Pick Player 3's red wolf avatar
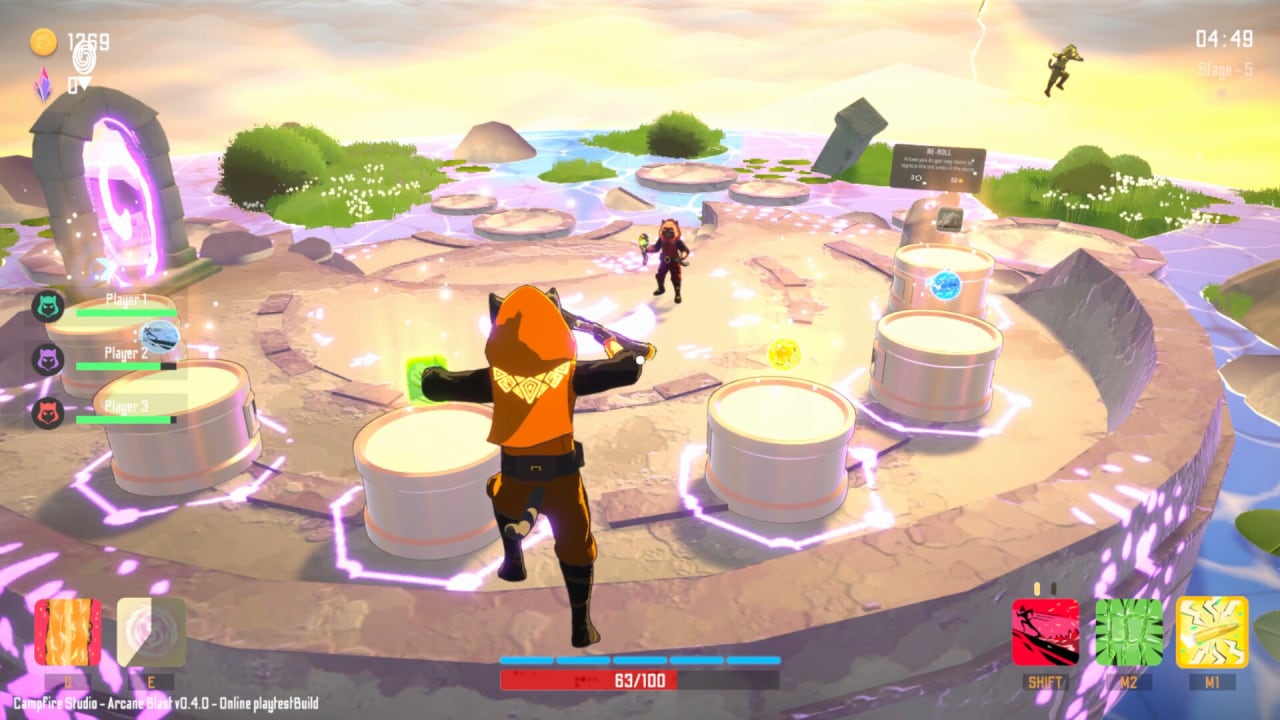The image size is (1280, 720). tap(48, 412)
